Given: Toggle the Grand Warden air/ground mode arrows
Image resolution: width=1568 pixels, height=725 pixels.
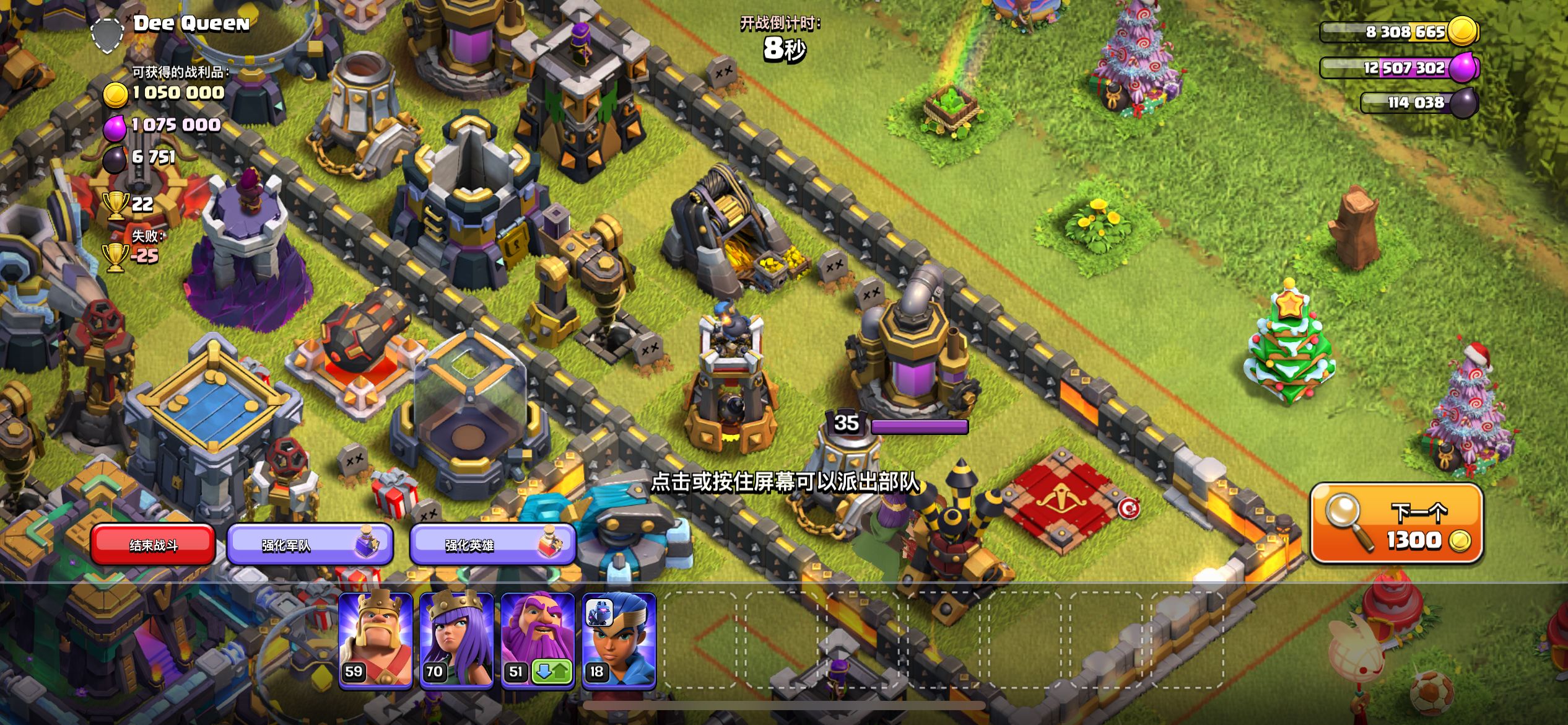Looking at the screenshot, I should tap(552, 672).
